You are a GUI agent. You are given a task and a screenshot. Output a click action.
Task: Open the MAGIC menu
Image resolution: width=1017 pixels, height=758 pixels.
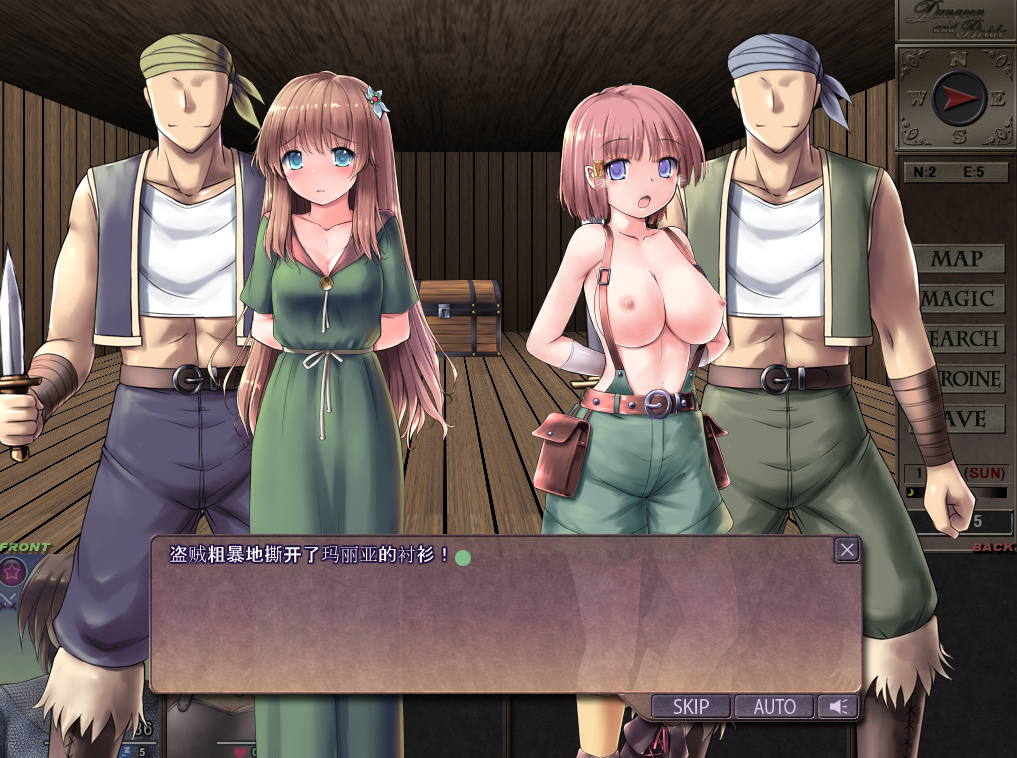point(959,299)
